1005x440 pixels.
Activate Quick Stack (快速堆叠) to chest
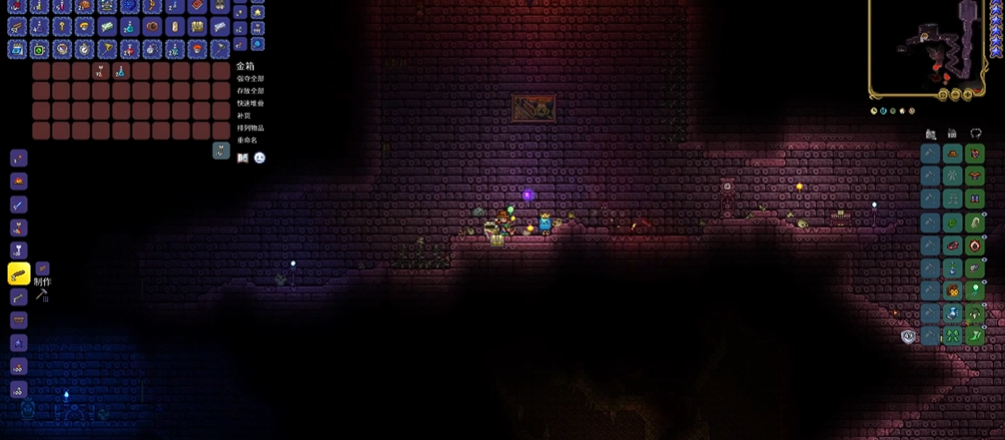[251, 103]
